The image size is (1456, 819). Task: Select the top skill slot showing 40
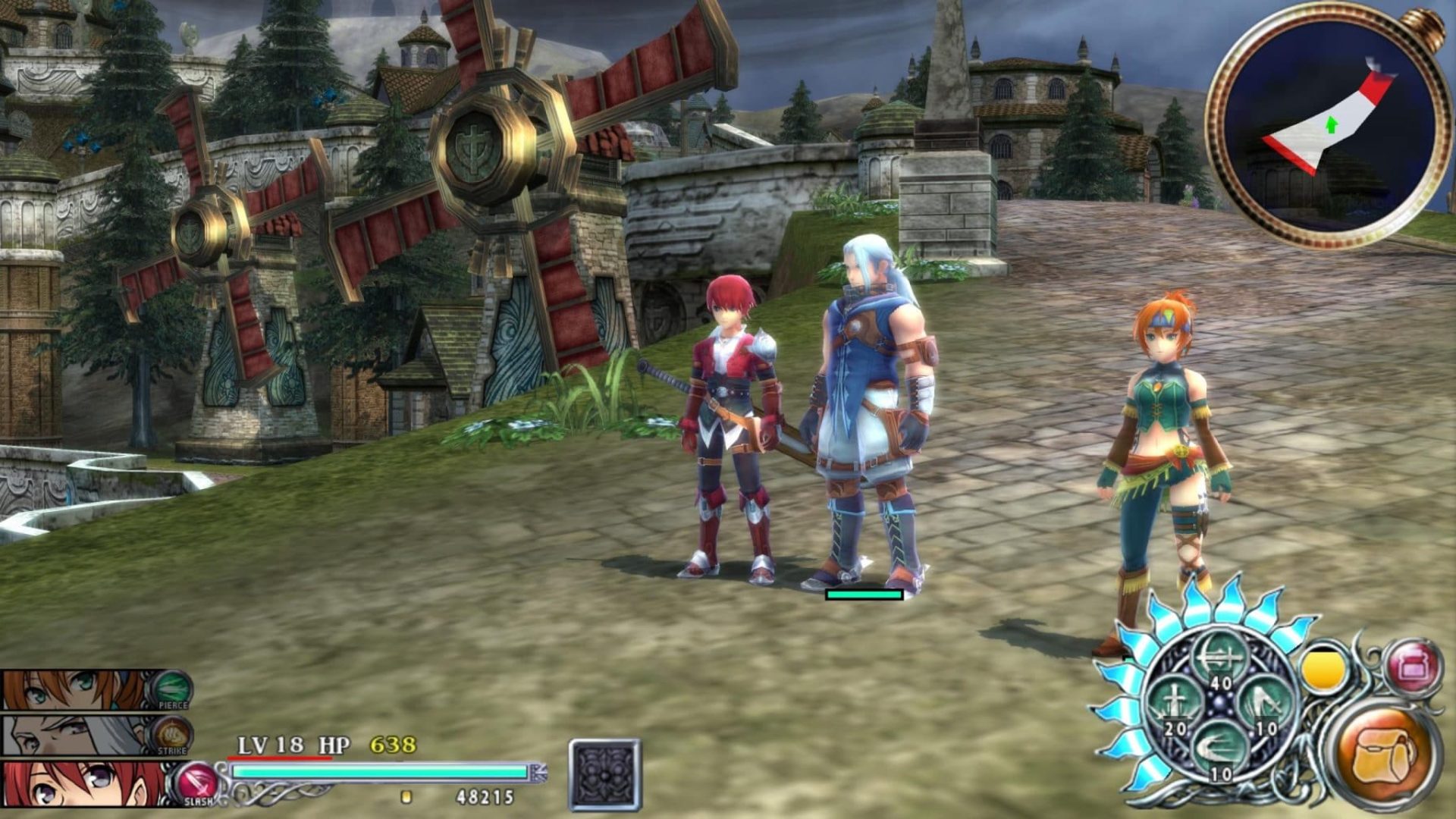[1218, 657]
